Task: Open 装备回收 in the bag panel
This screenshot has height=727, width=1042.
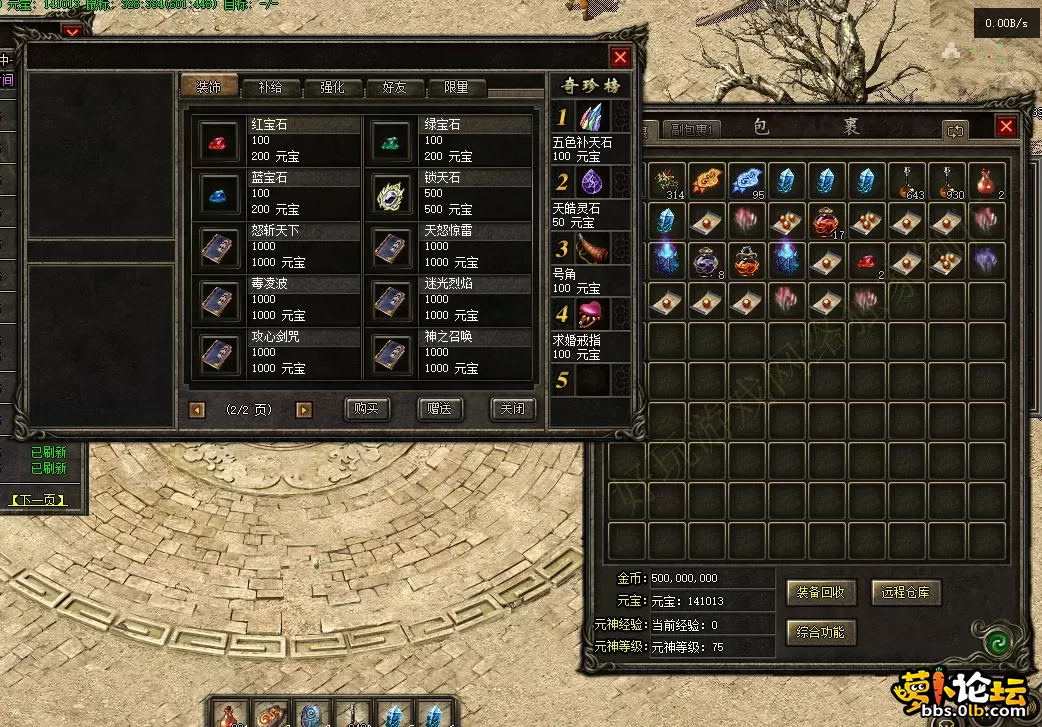Action: point(820,592)
